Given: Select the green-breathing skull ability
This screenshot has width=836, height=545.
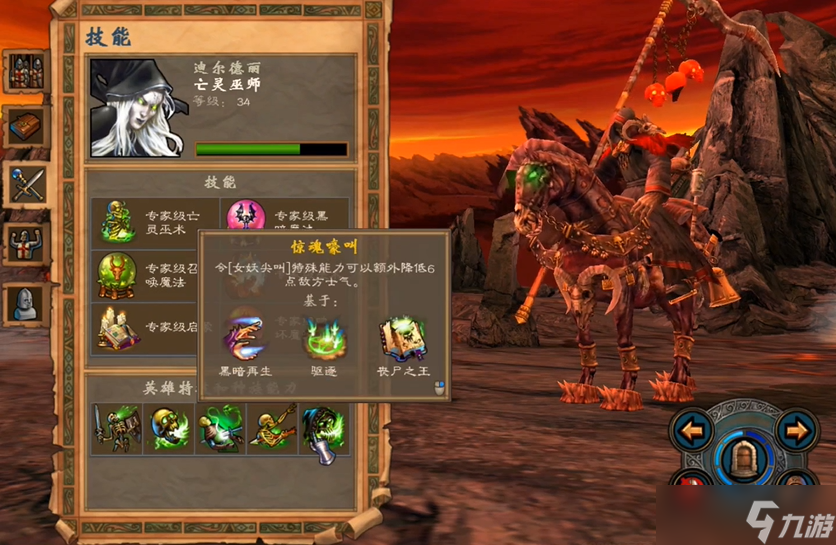Looking at the screenshot, I should (x=168, y=428).
